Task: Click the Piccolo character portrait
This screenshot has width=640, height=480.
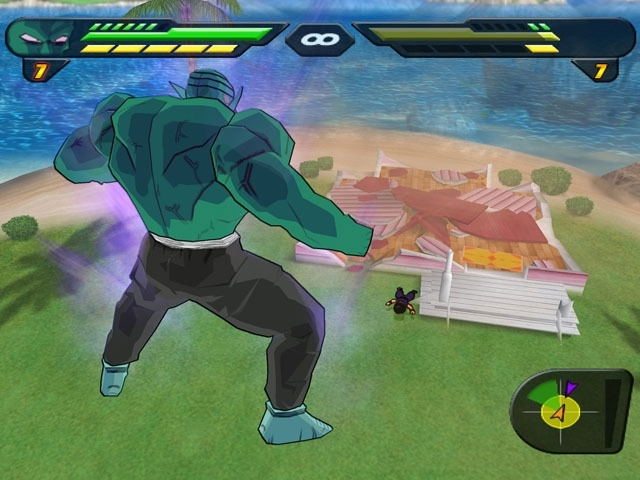Action: tap(45, 38)
